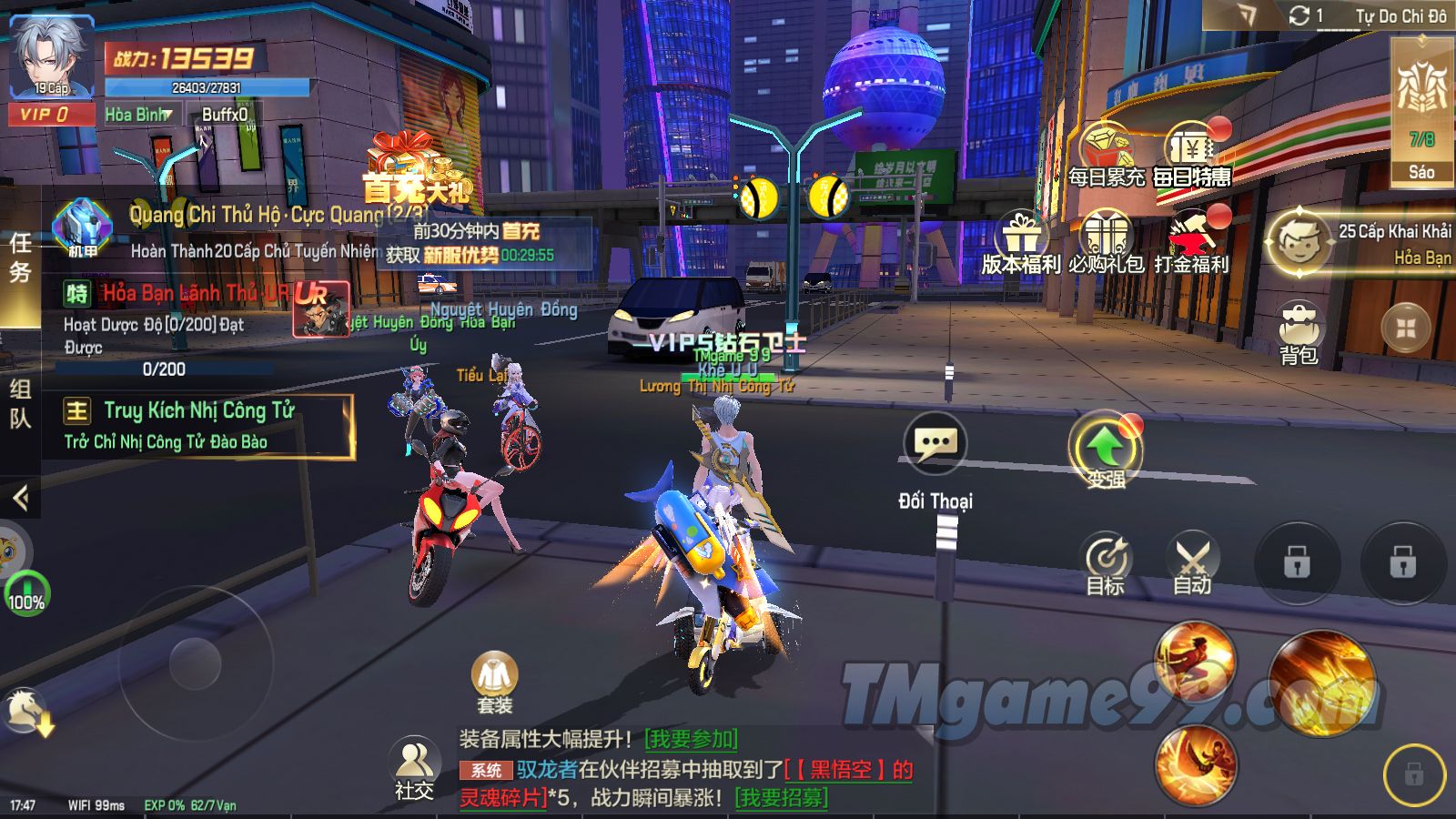The height and width of the screenshot is (819, 1456).
Task: Toggle 自动 auto-battle crossed swords
Action: click(1192, 561)
